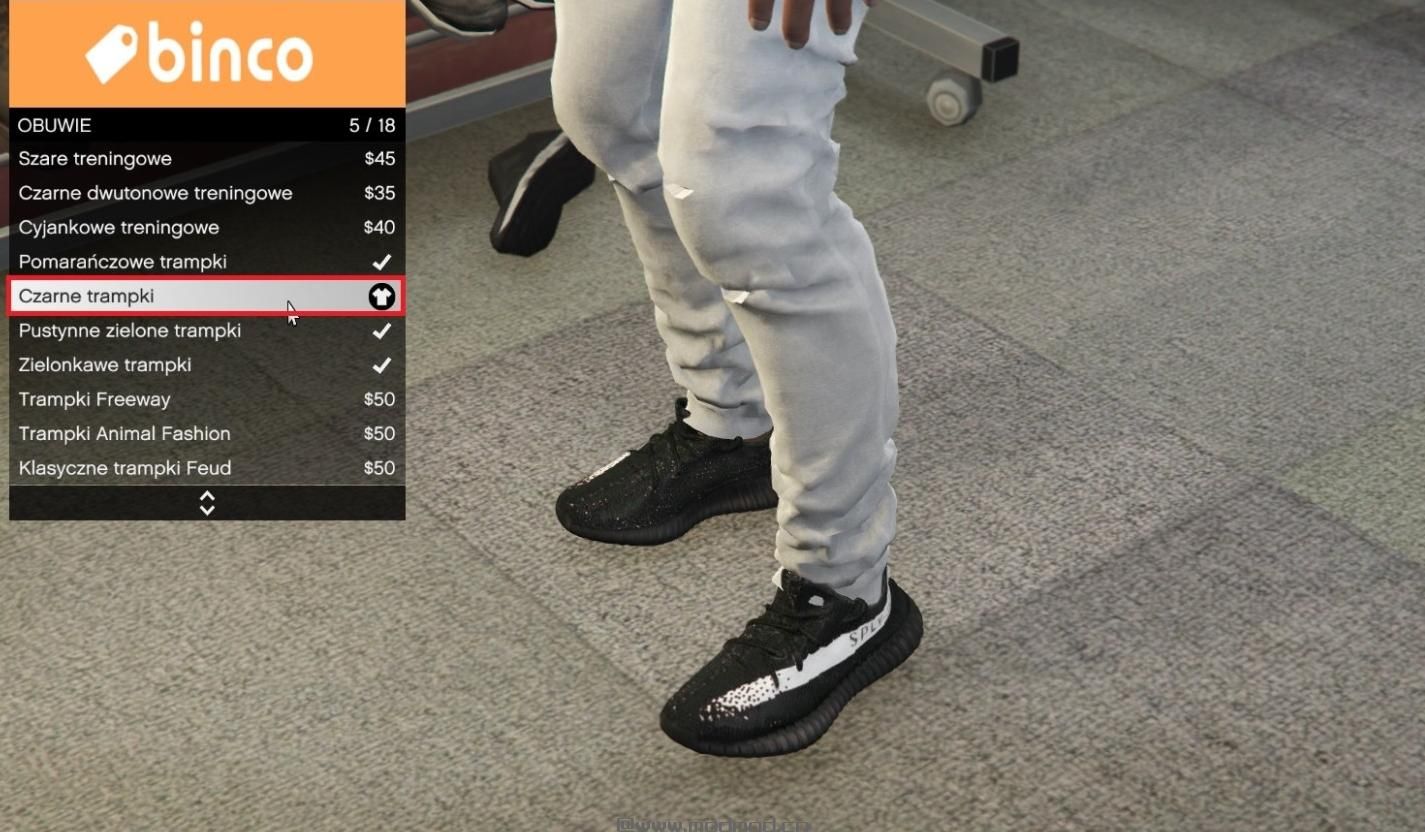Viewport: 1425px width, 832px height.
Task: Click the worn-item icon in the highlighted row
Action: click(x=381, y=296)
